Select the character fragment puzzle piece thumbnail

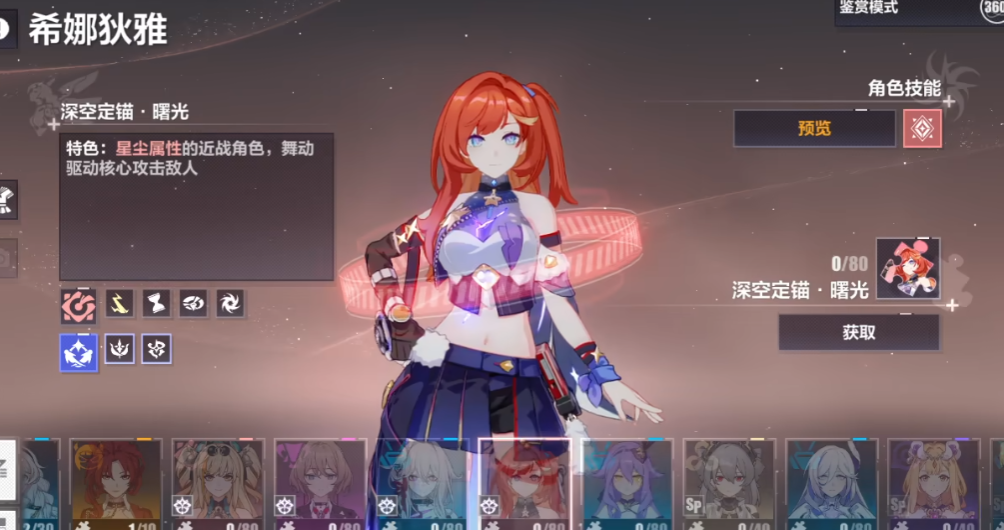(907, 268)
